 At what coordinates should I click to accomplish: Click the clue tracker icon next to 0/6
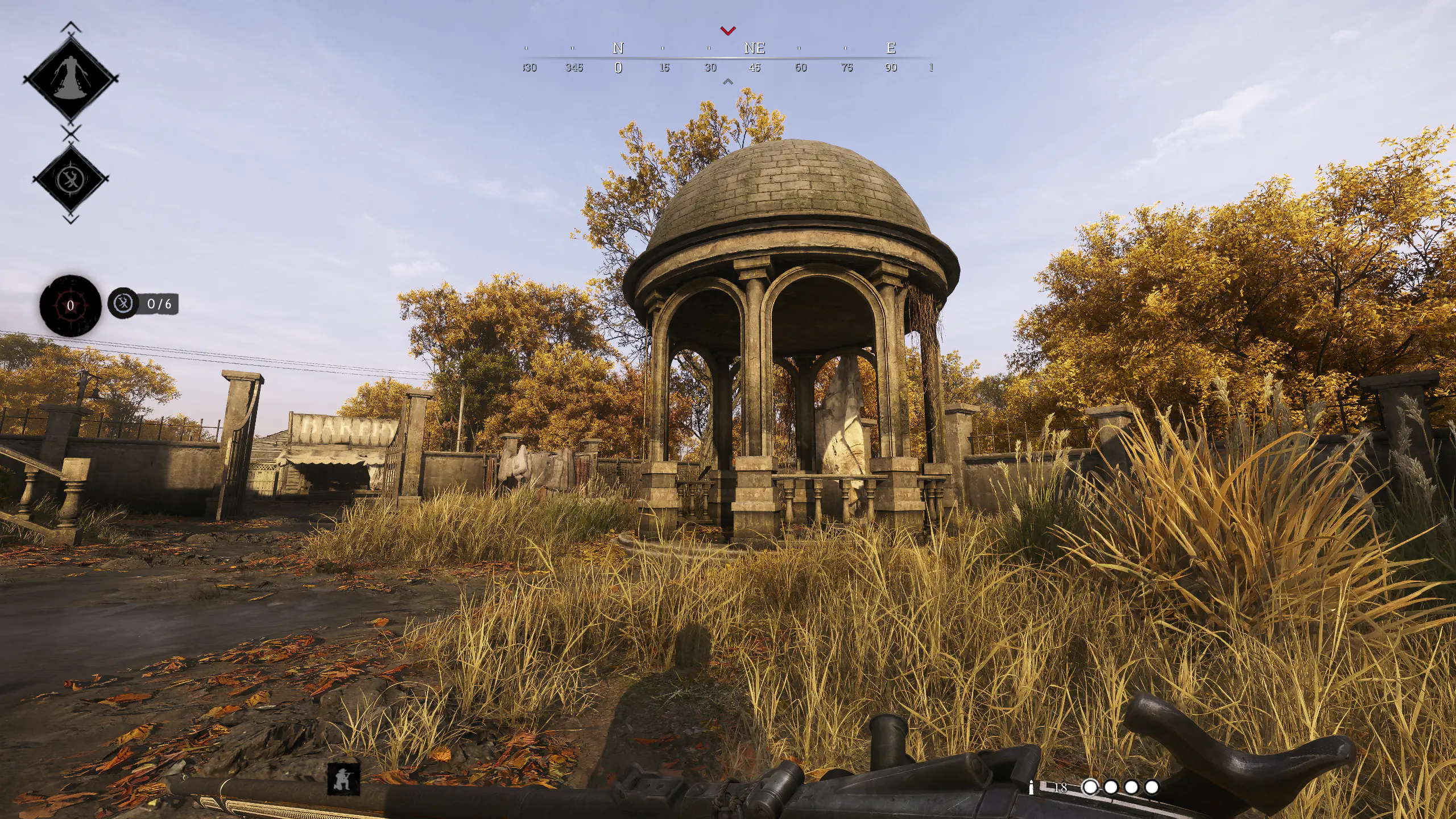pos(123,303)
